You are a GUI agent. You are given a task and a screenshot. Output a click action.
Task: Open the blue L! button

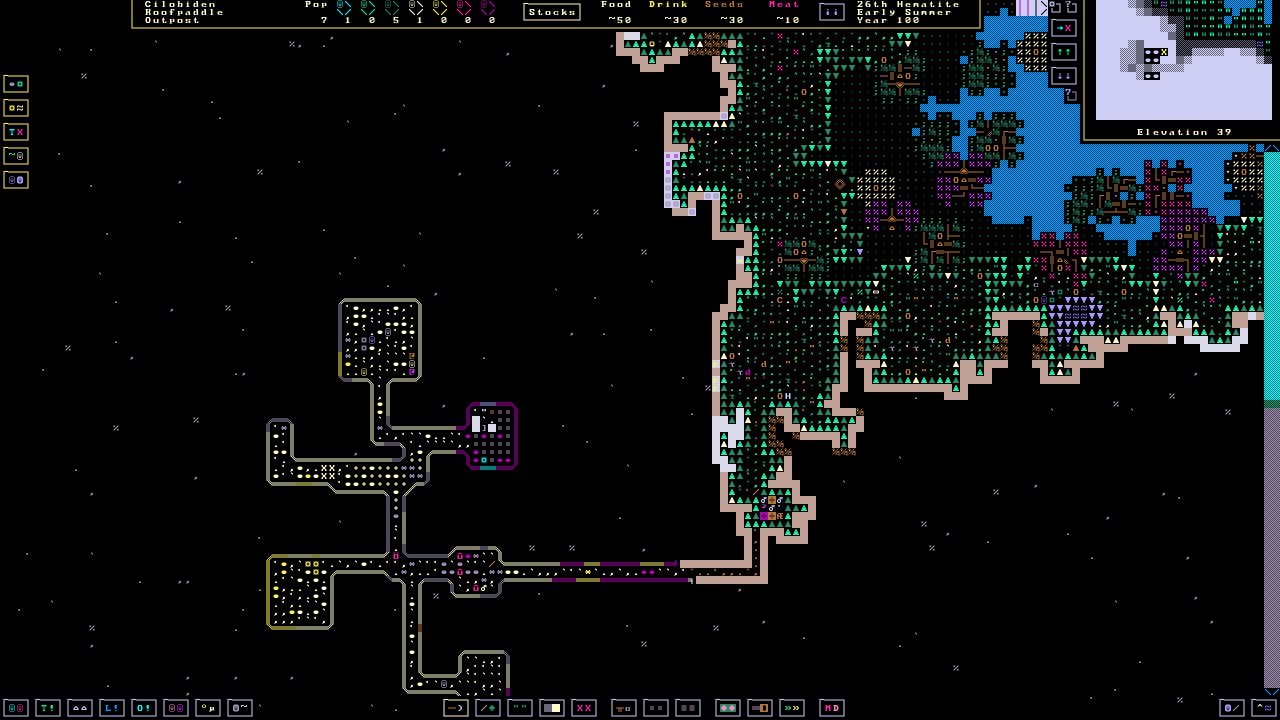pos(112,708)
